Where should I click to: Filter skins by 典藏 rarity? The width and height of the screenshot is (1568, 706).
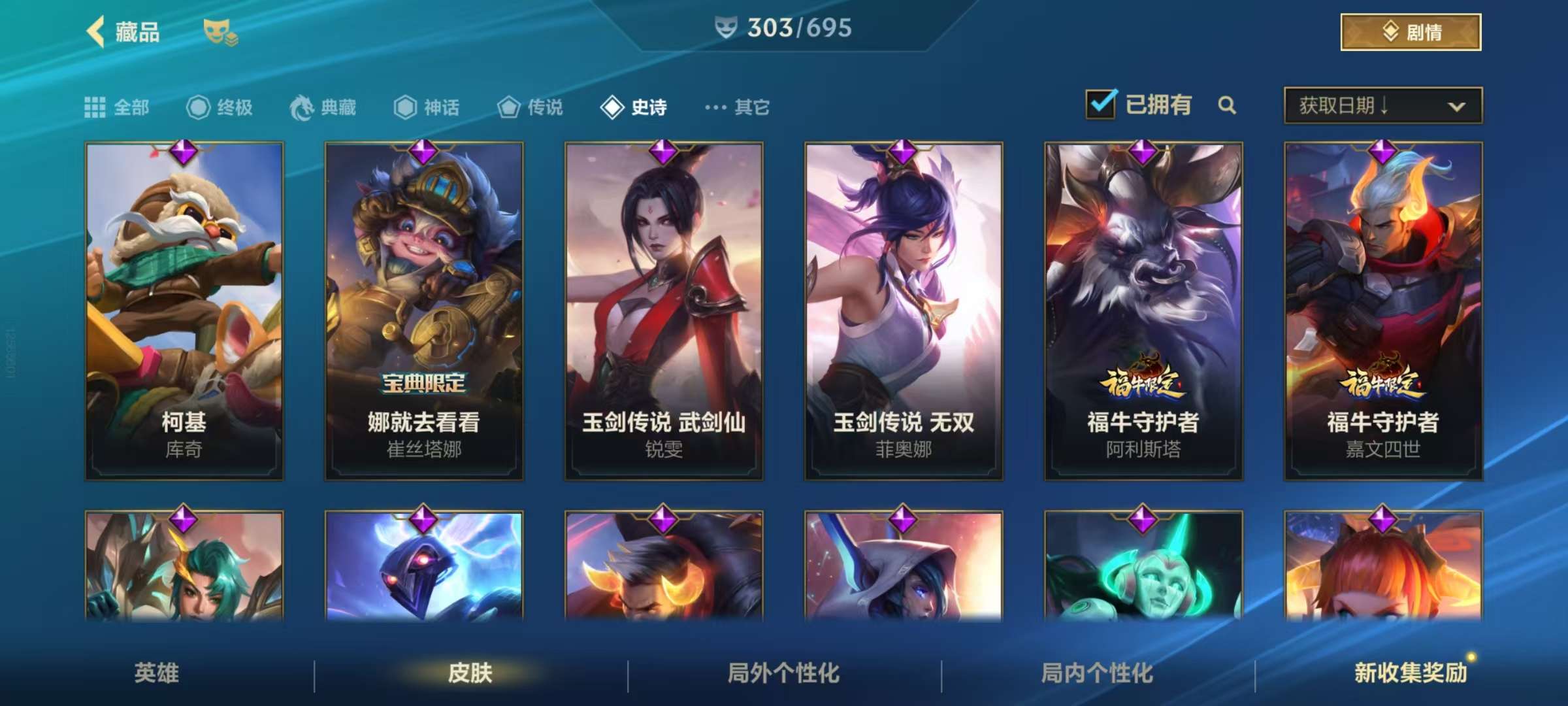click(323, 107)
